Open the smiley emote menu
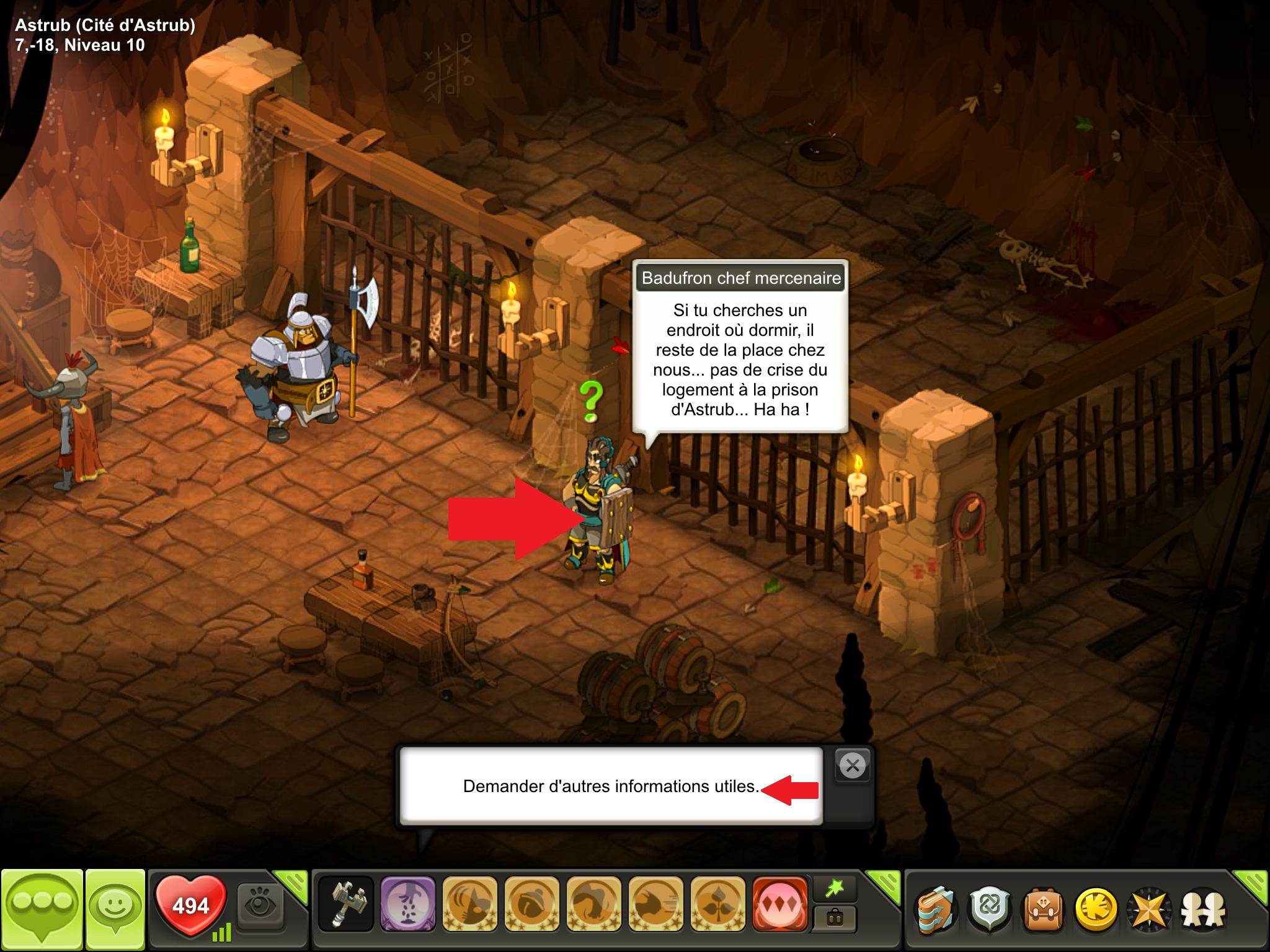1270x952 pixels. [x=115, y=909]
